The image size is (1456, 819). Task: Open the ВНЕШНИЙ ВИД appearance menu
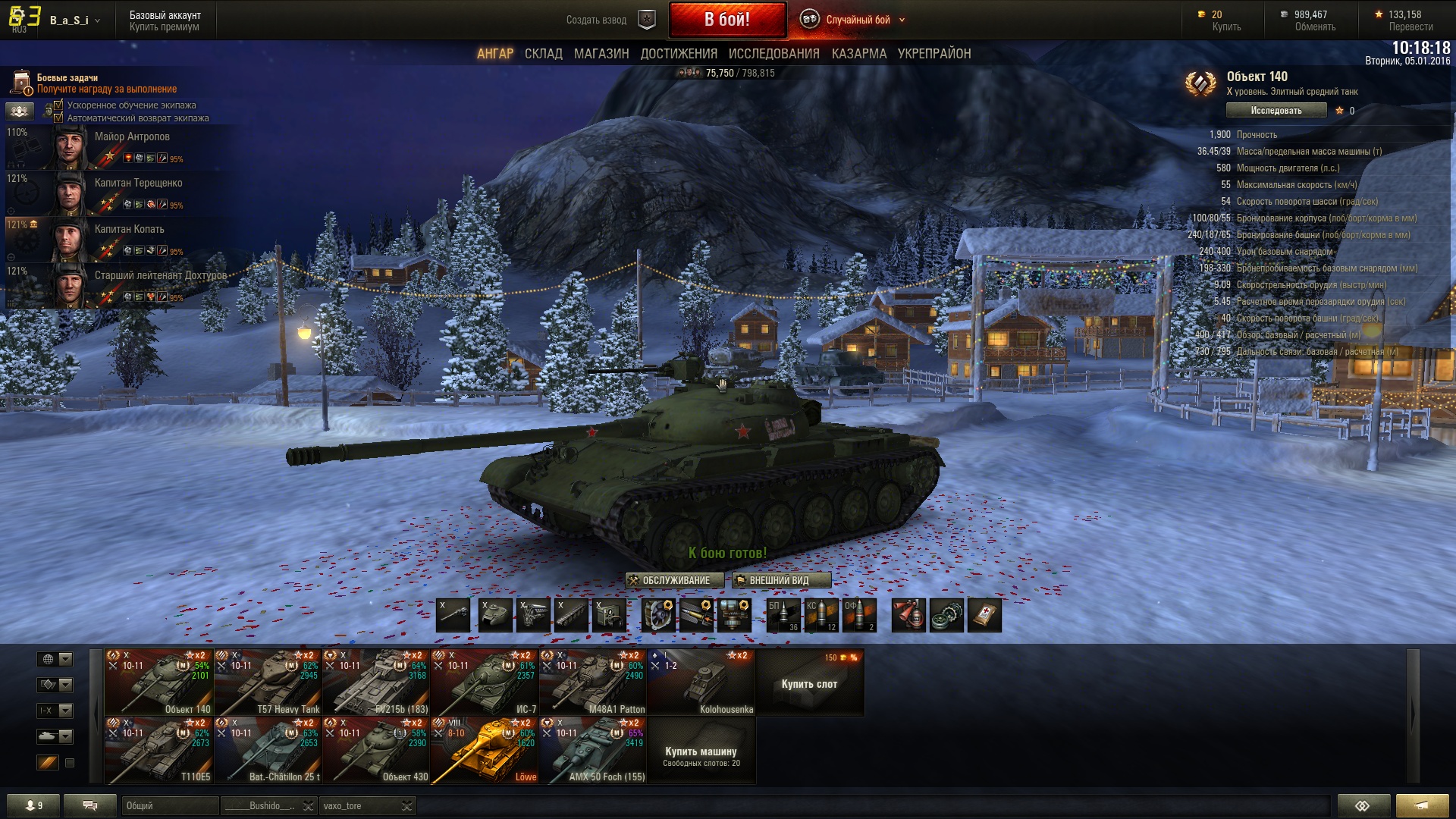tap(780, 580)
